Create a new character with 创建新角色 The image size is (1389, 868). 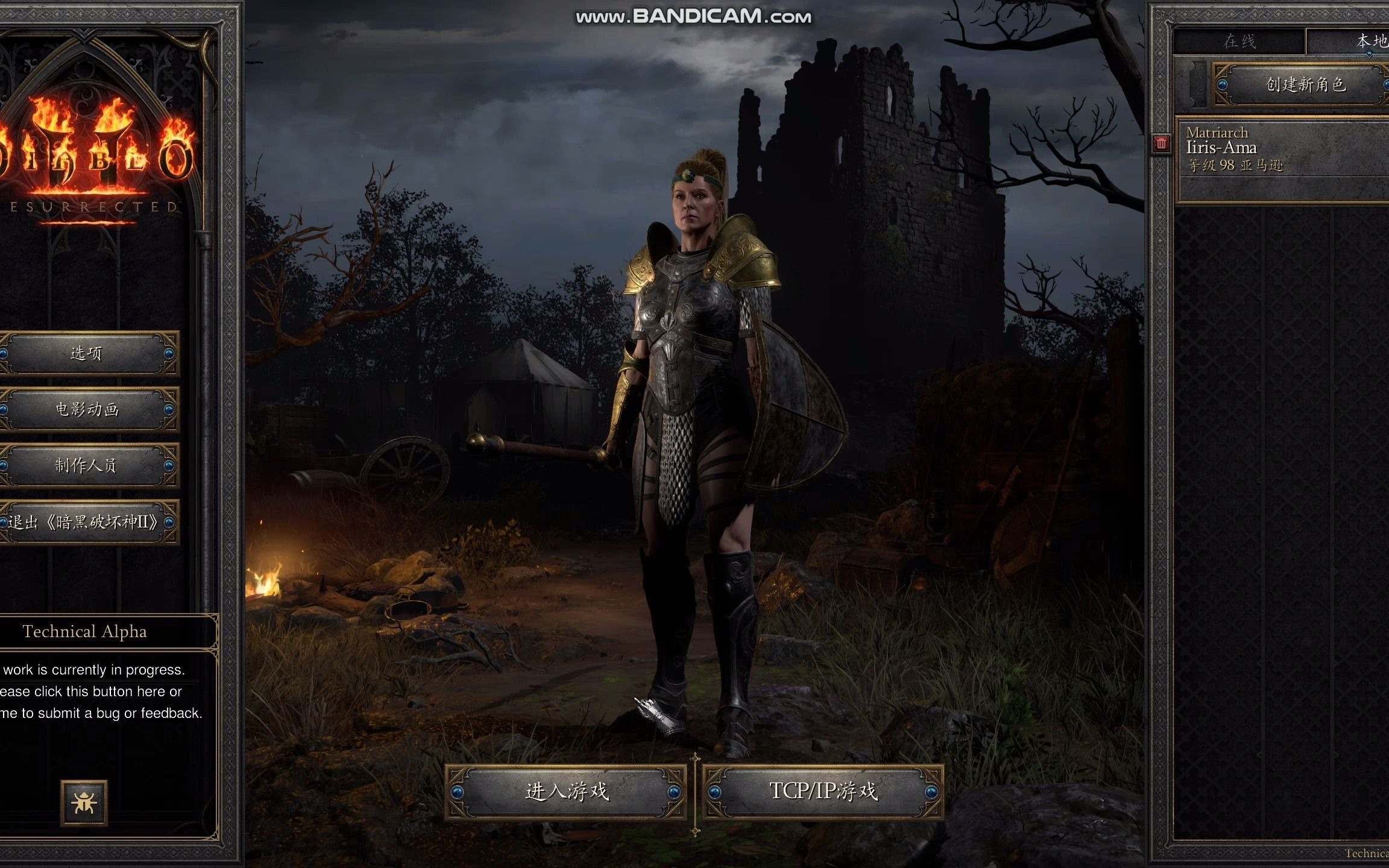point(1305,84)
